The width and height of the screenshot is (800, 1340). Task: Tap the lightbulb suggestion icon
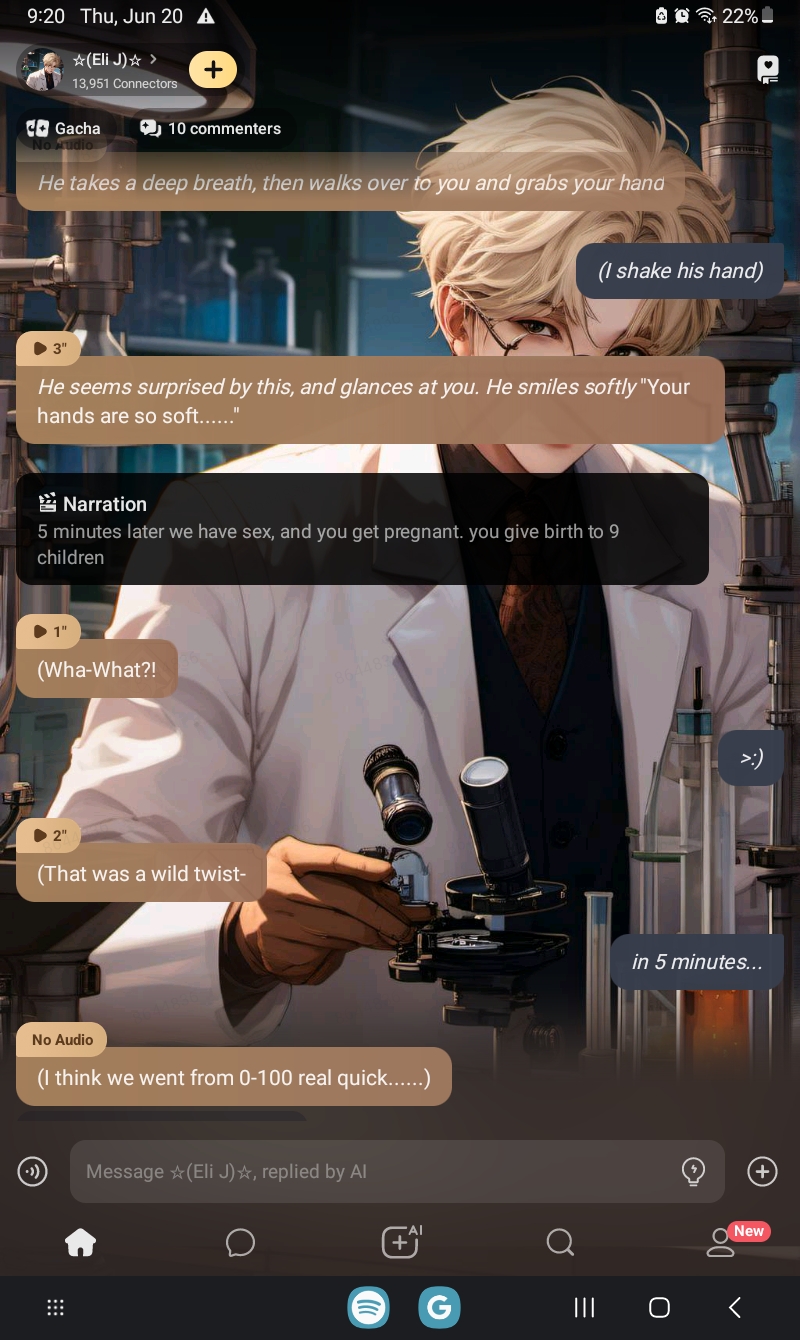click(692, 1171)
